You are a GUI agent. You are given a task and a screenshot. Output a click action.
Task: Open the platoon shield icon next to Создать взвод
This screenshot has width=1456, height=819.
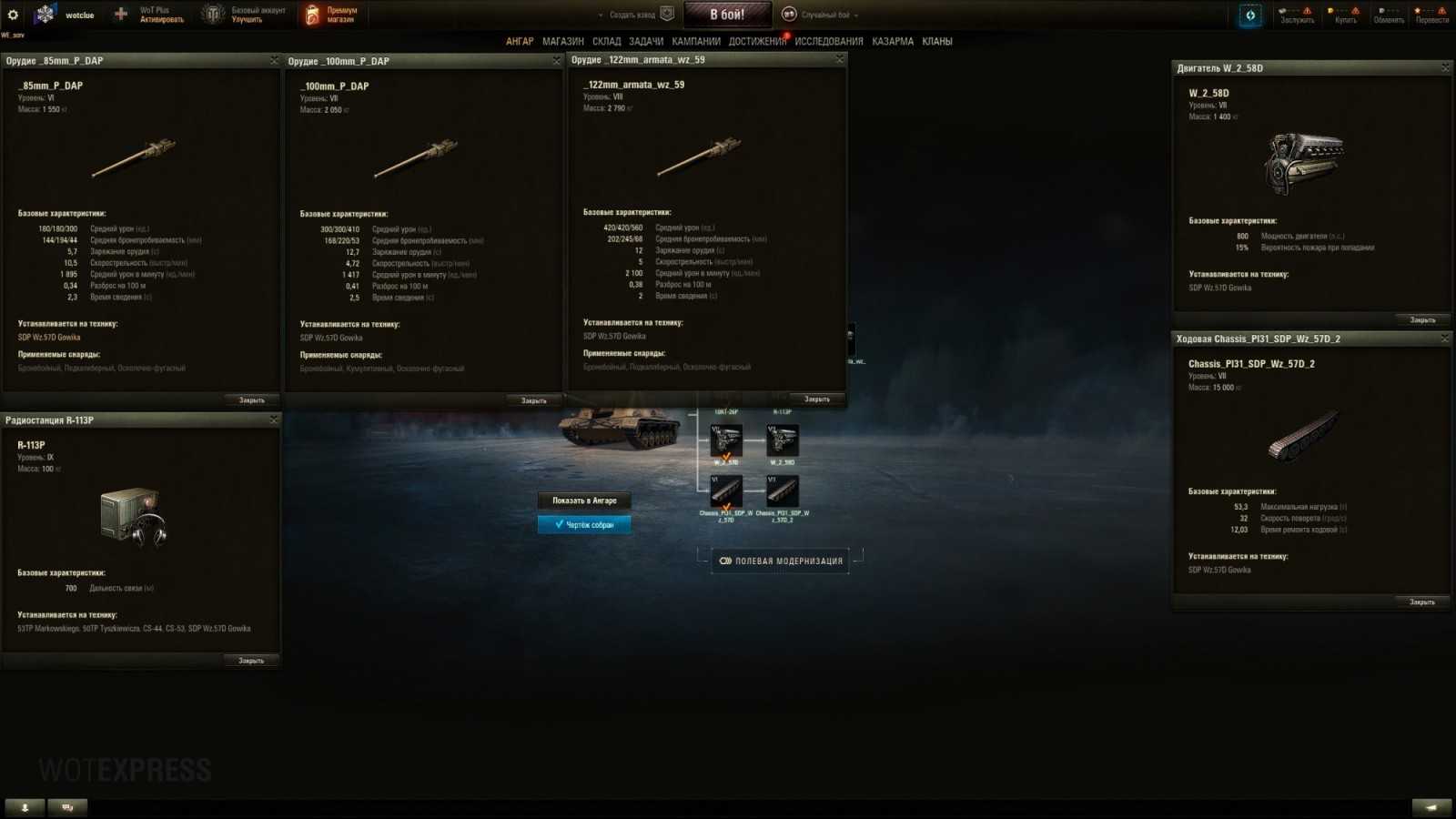[667, 14]
